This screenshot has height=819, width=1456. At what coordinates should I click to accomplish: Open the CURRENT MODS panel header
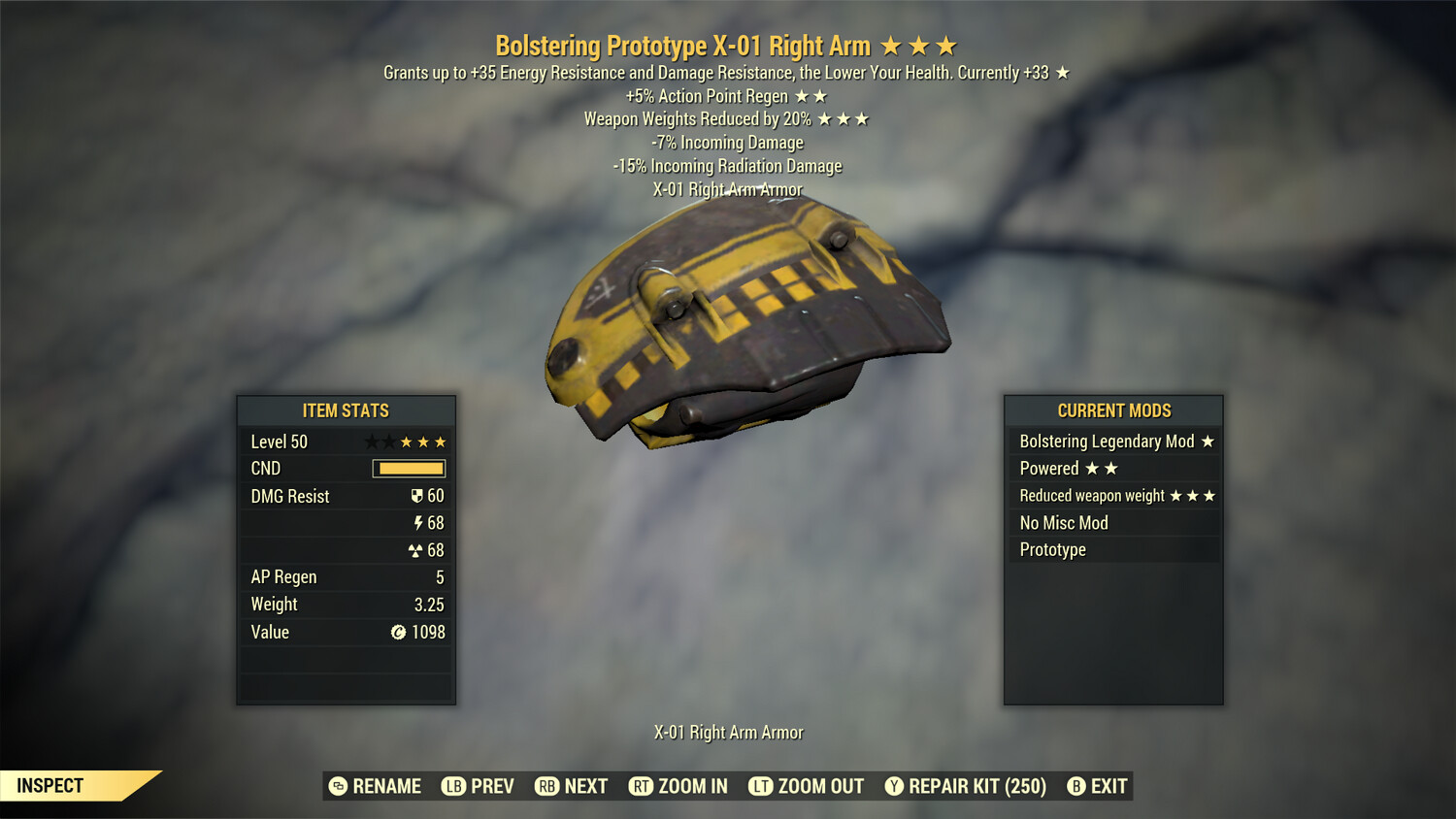point(1113,409)
